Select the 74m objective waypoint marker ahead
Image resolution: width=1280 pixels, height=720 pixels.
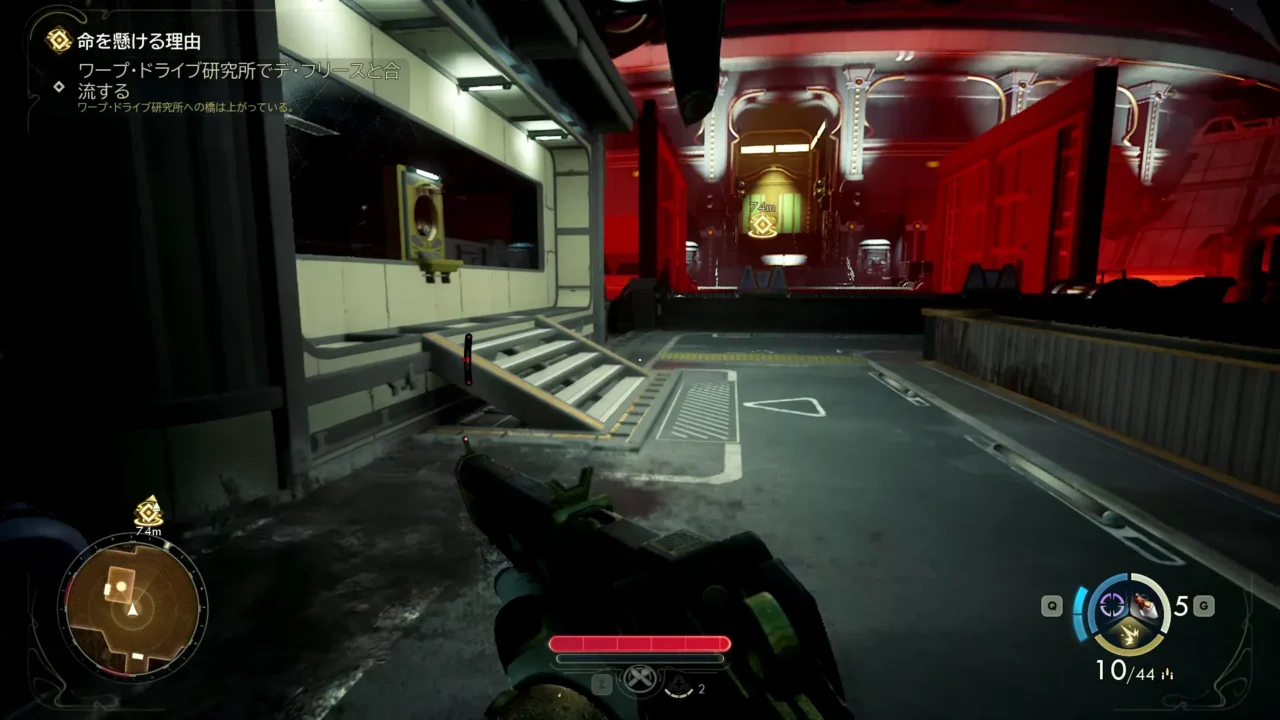[762, 223]
